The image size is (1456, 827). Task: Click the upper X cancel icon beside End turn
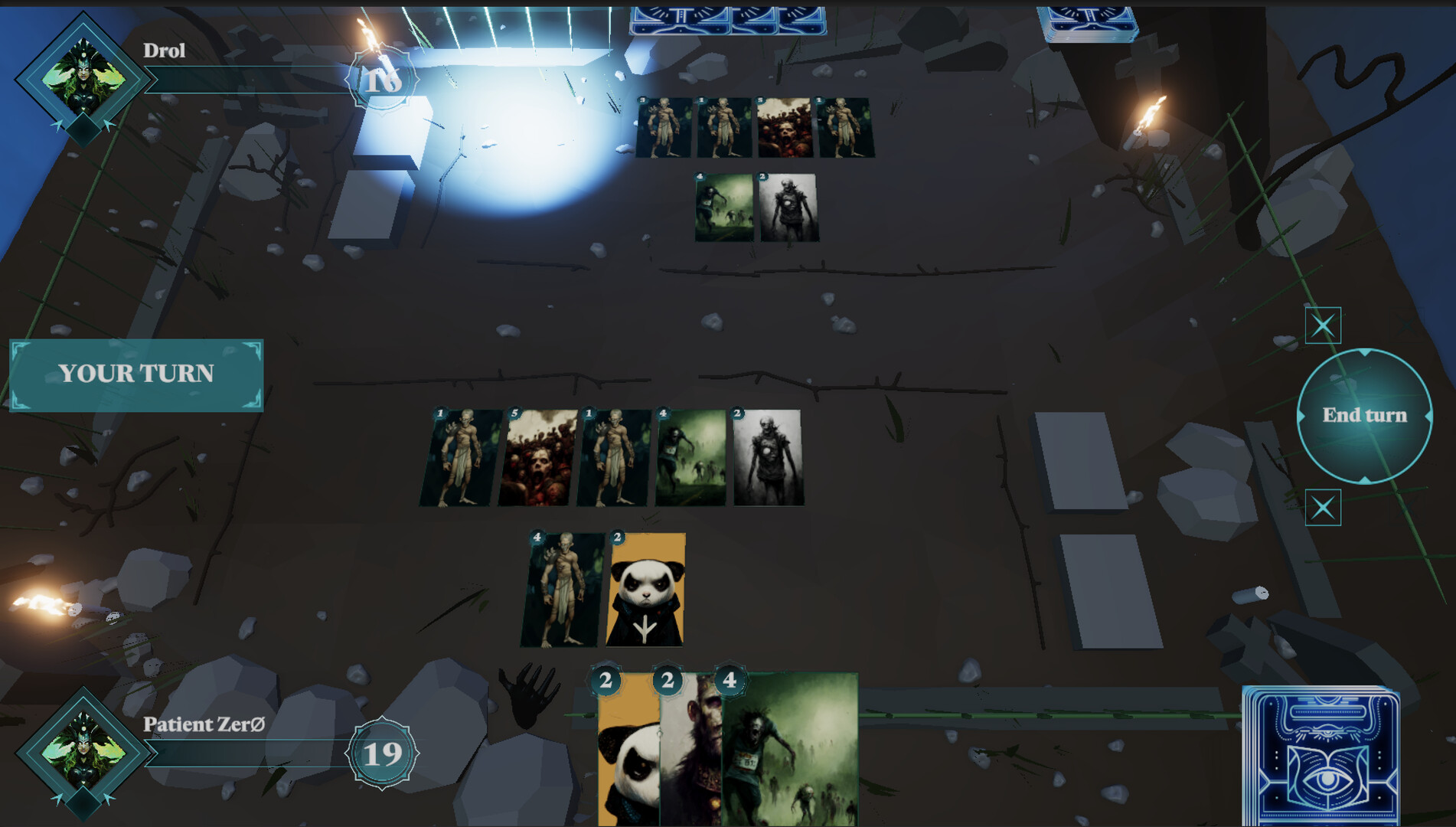[x=1324, y=325]
